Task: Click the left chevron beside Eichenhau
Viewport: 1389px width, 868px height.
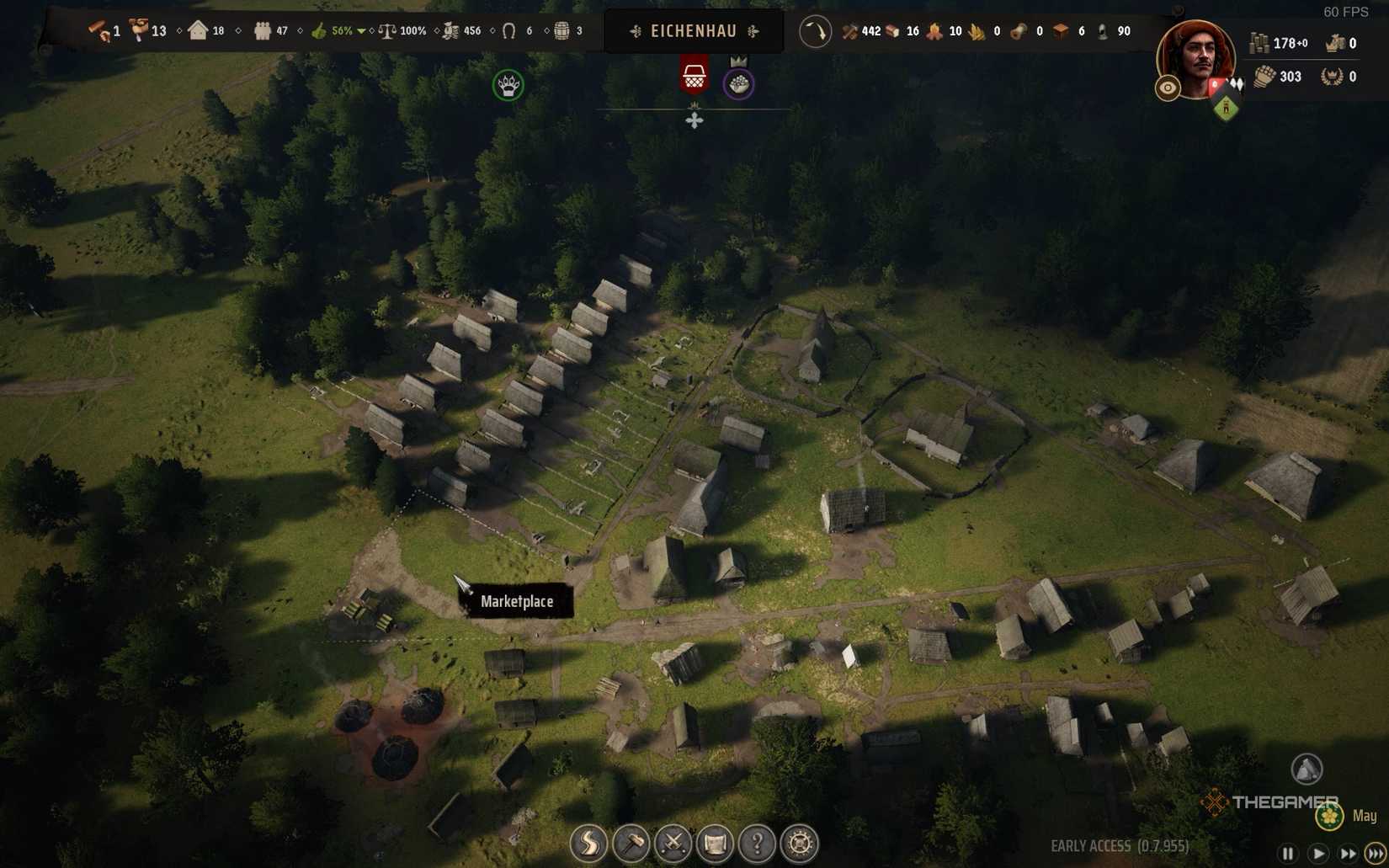Action: (x=634, y=31)
